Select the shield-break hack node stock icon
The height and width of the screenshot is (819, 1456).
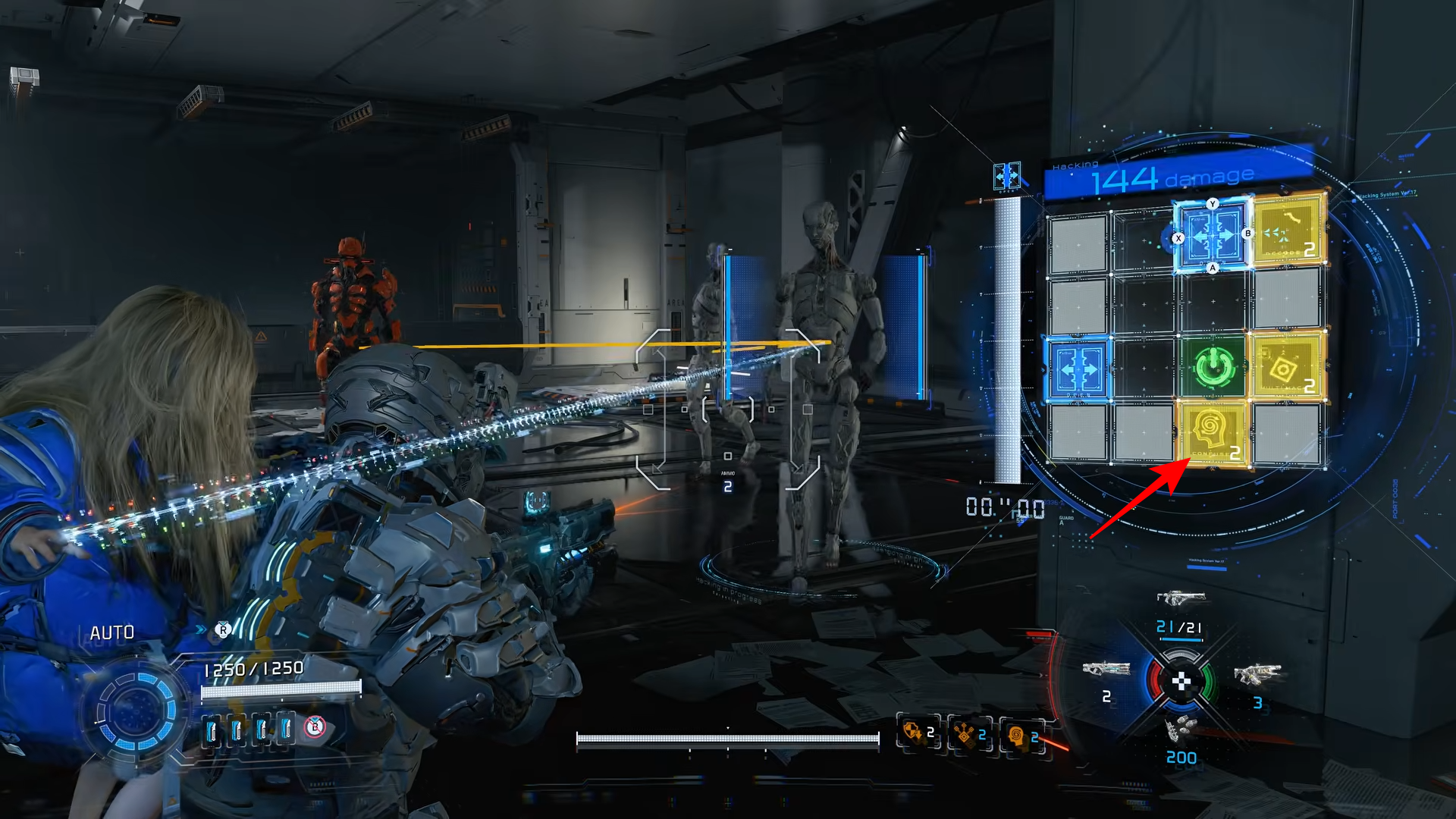click(916, 733)
